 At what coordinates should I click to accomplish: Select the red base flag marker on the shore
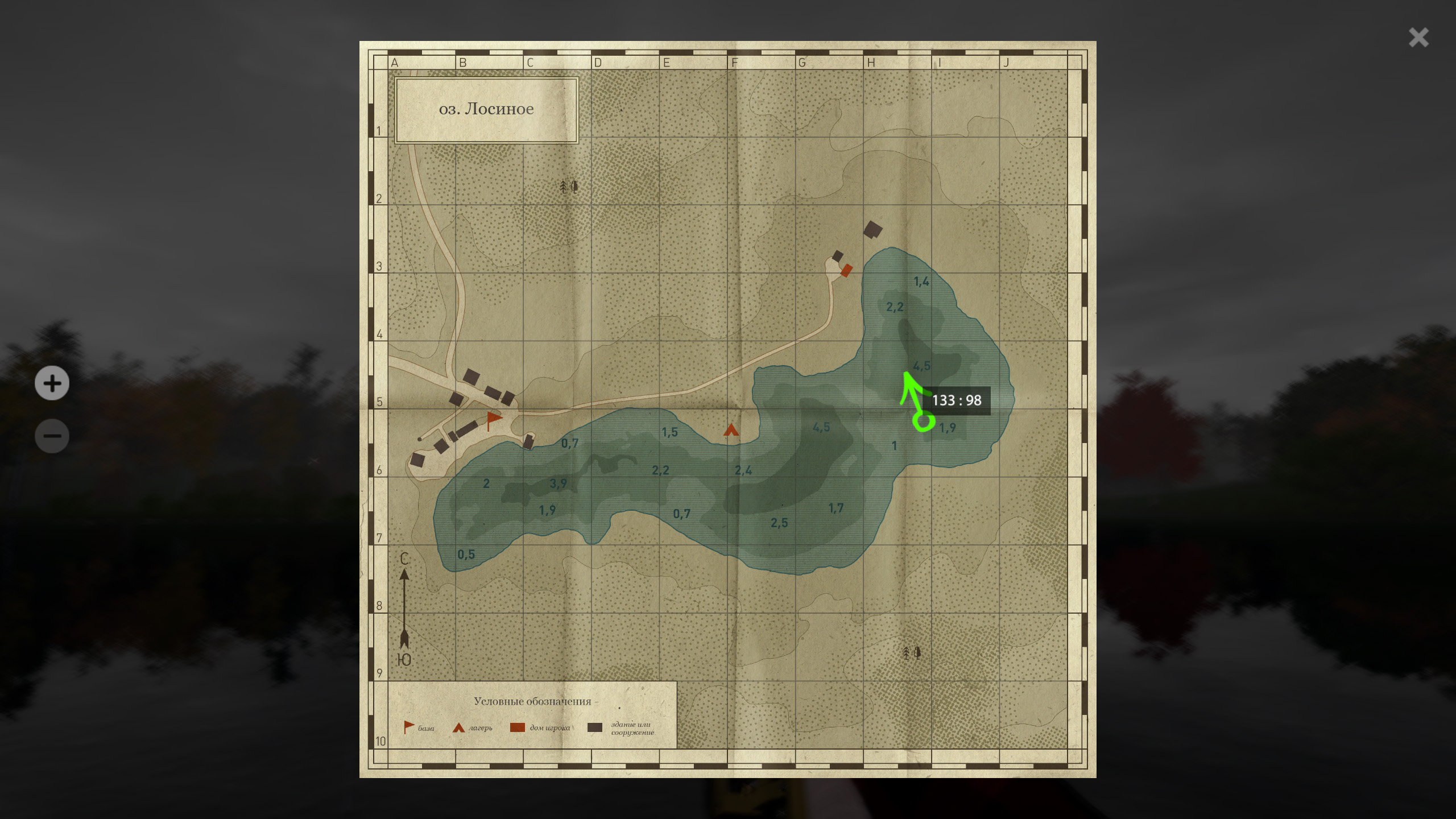493,420
